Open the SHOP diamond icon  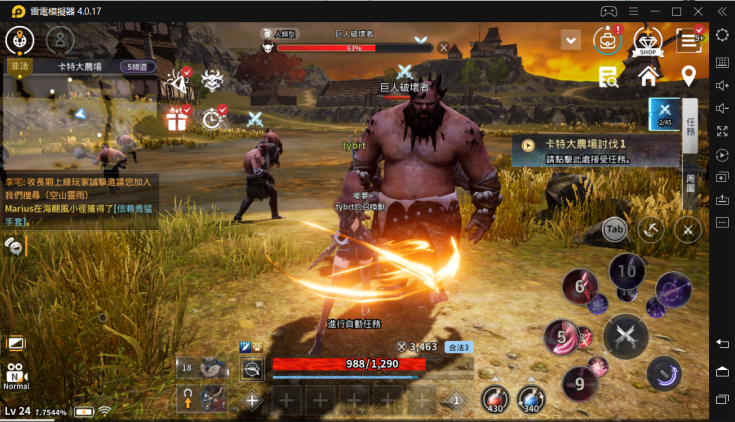tap(649, 41)
